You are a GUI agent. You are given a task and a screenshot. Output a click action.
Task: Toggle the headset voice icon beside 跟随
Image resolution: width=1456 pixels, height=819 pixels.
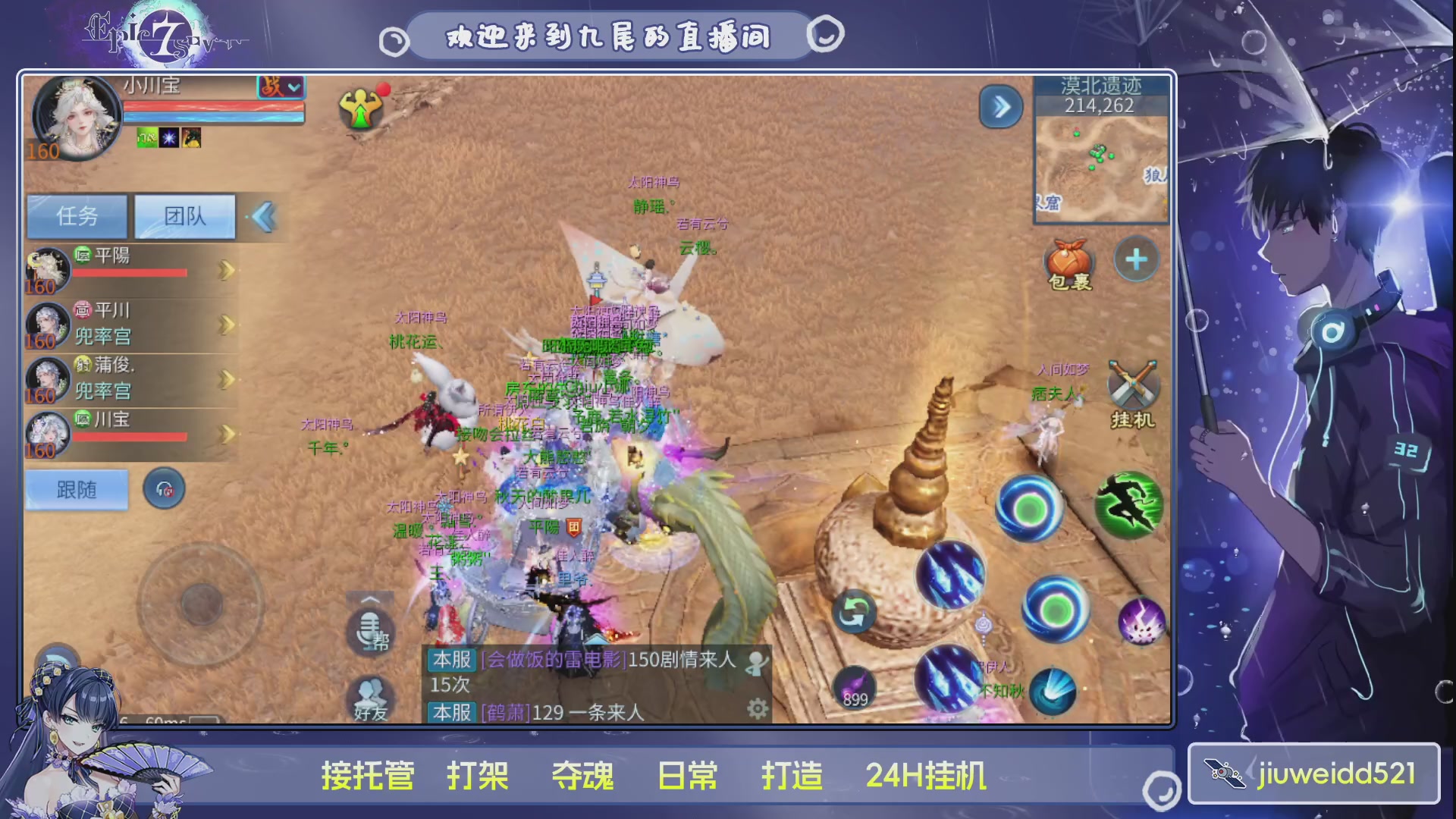(x=164, y=488)
